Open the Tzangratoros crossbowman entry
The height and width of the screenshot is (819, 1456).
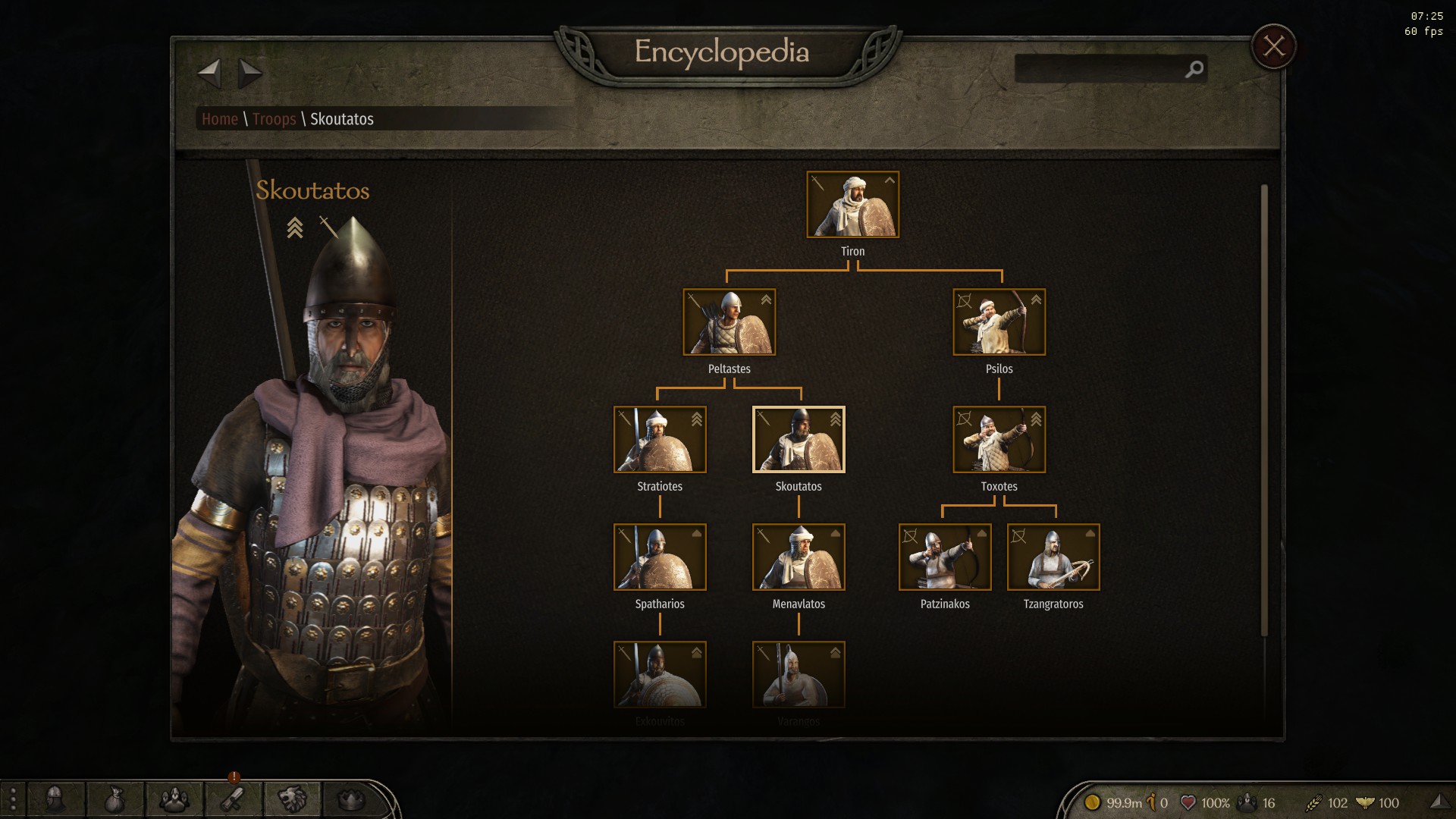pos(1053,557)
